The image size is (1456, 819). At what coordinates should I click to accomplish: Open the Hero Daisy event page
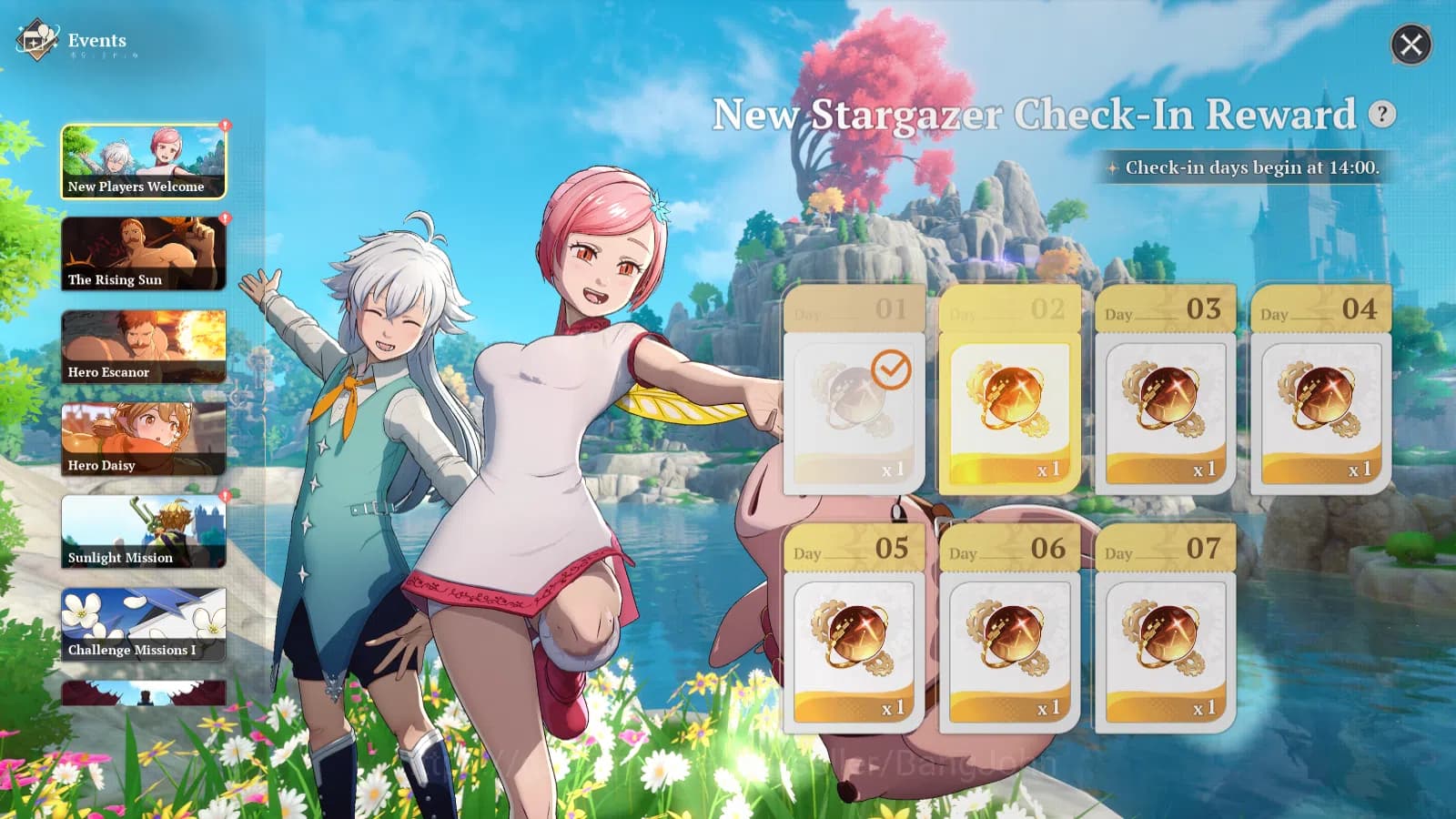(x=143, y=439)
